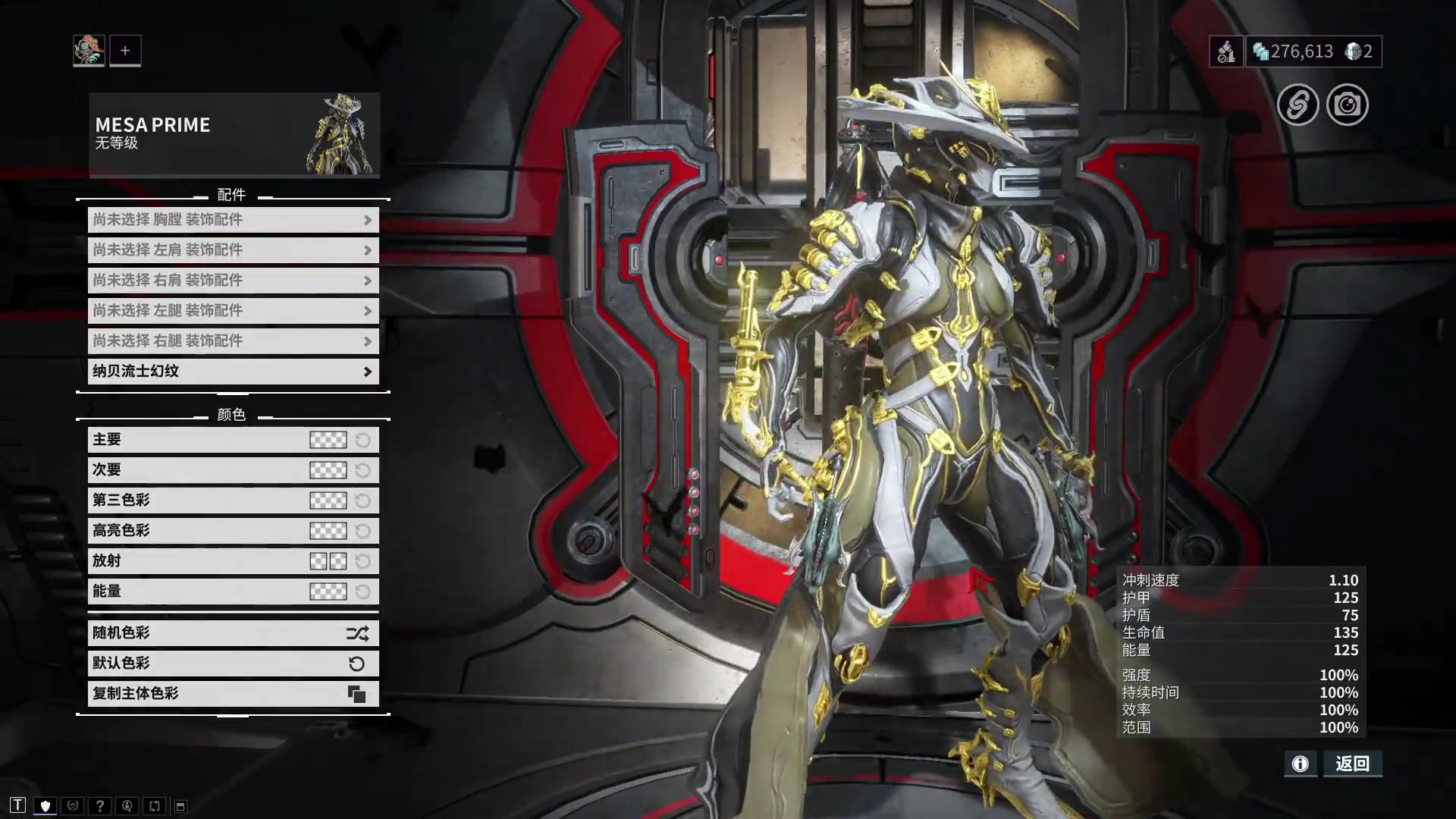Image resolution: width=1456 pixels, height=819 pixels.
Task: Reset the 能量 energy color
Action: pyautogui.click(x=363, y=591)
